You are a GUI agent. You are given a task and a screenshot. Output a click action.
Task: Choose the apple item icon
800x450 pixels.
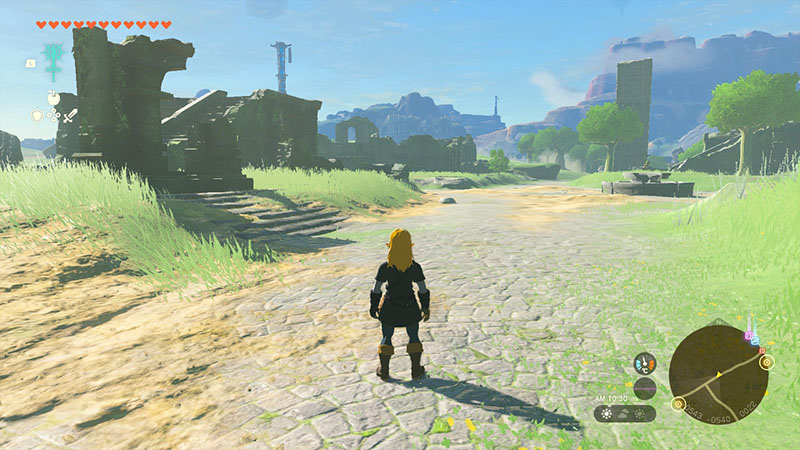click(53, 98)
